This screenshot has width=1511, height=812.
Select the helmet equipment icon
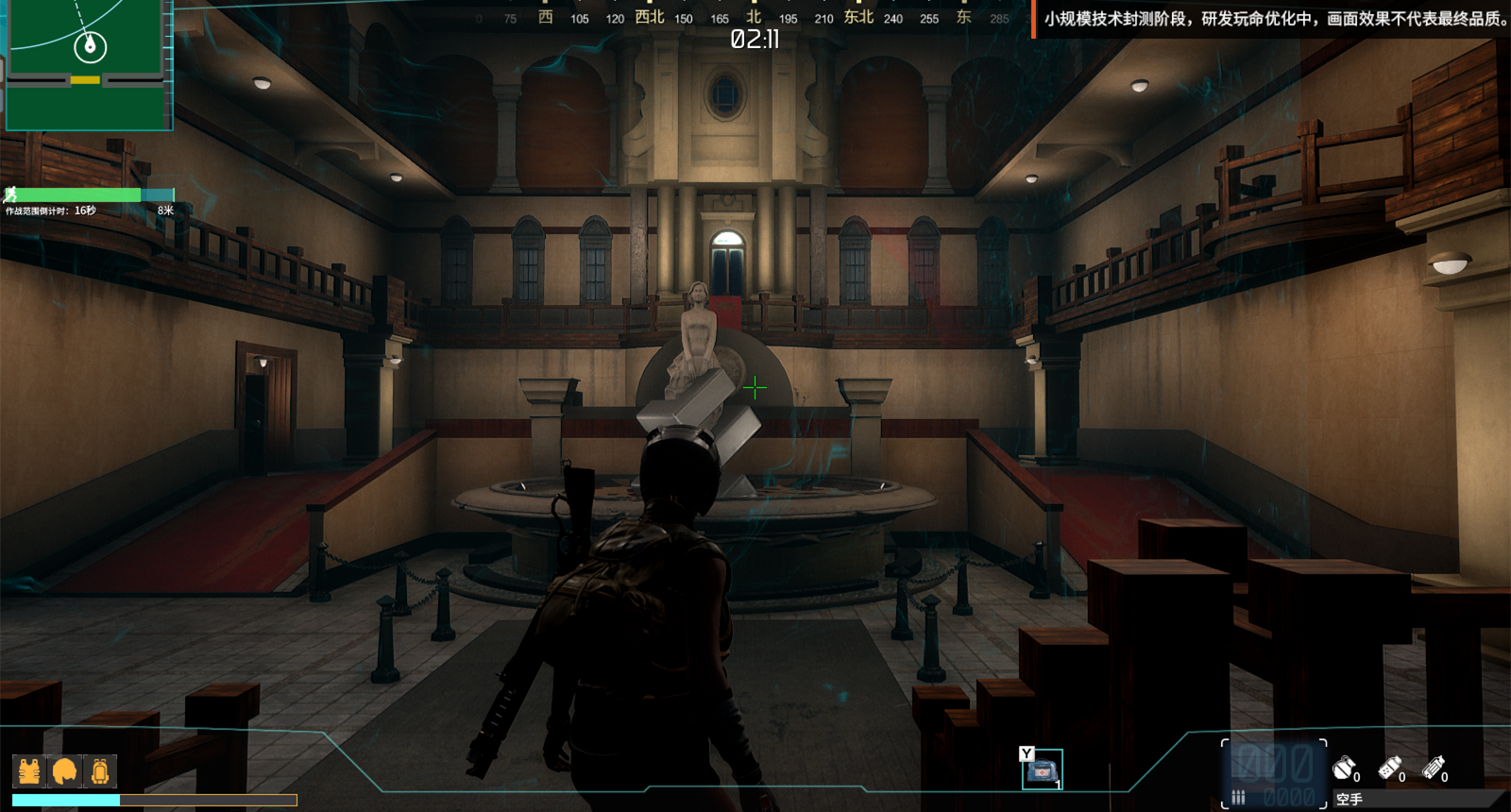(64, 771)
